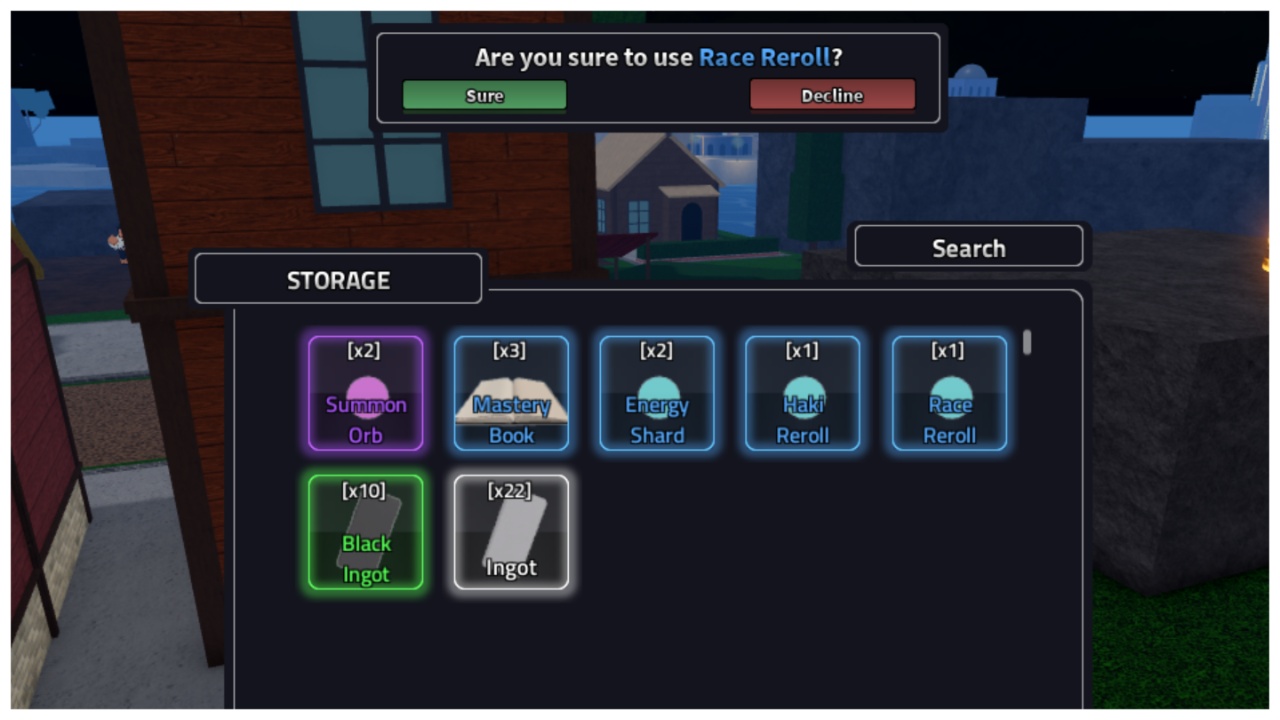Viewport: 1280px width, 720px height.
Task: Select the Energy Shard slot
Action: [657, 393]
